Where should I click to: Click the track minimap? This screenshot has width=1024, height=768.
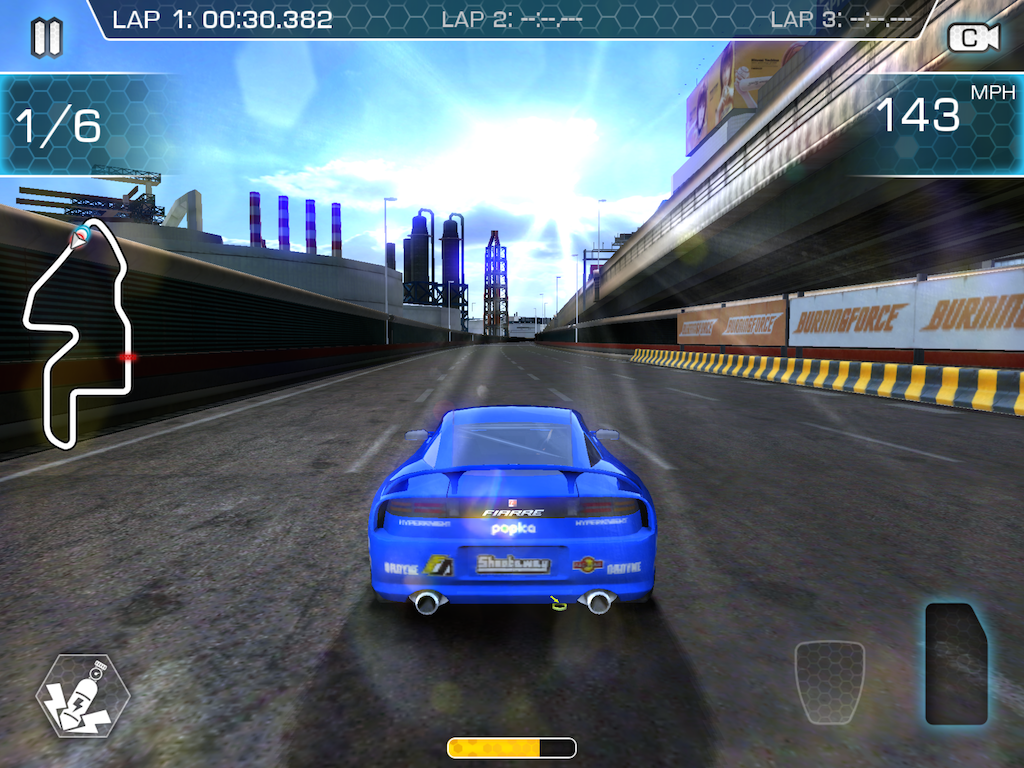click(x=80, y=332)
